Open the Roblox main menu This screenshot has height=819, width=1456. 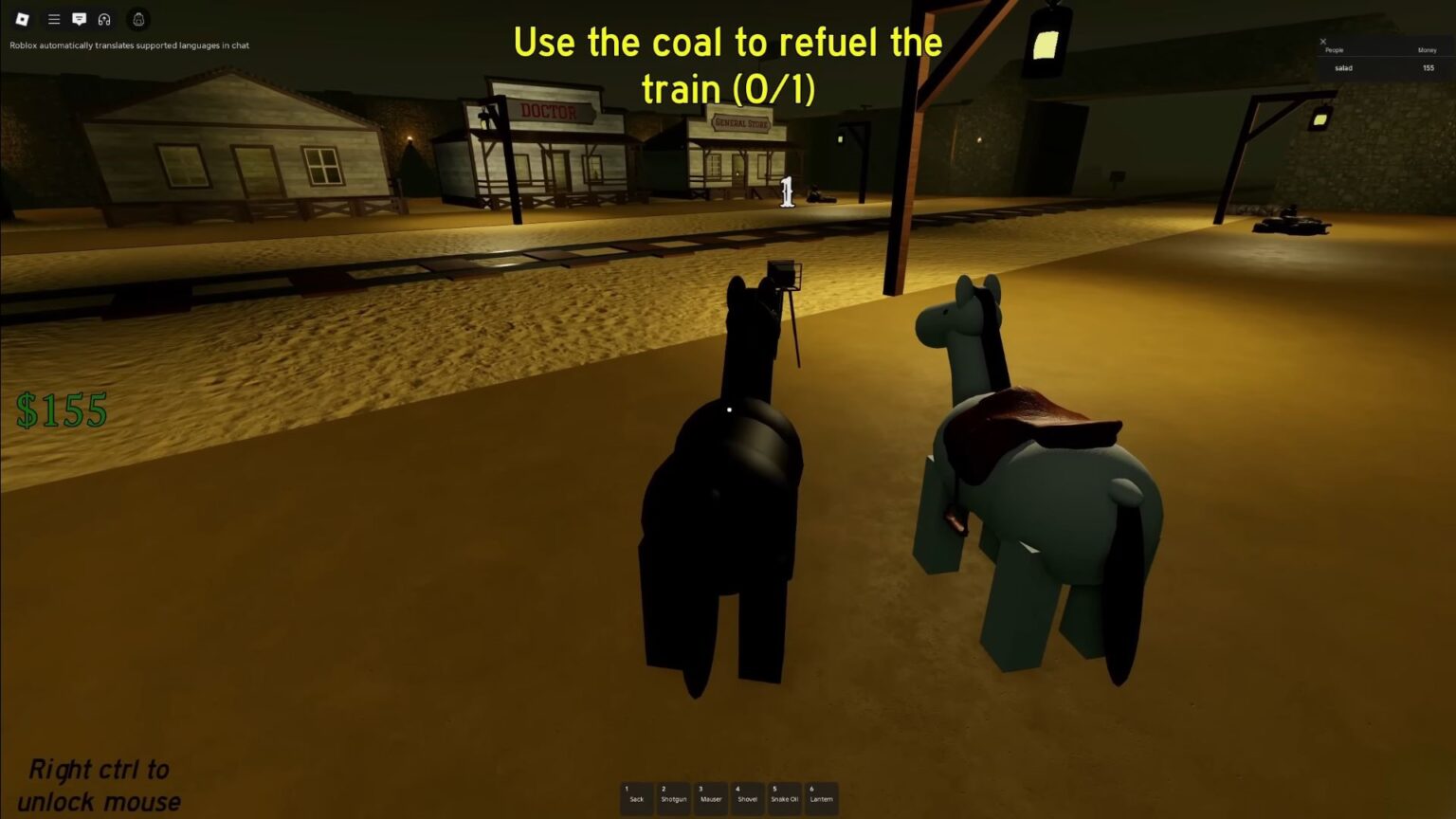point(23,19)
